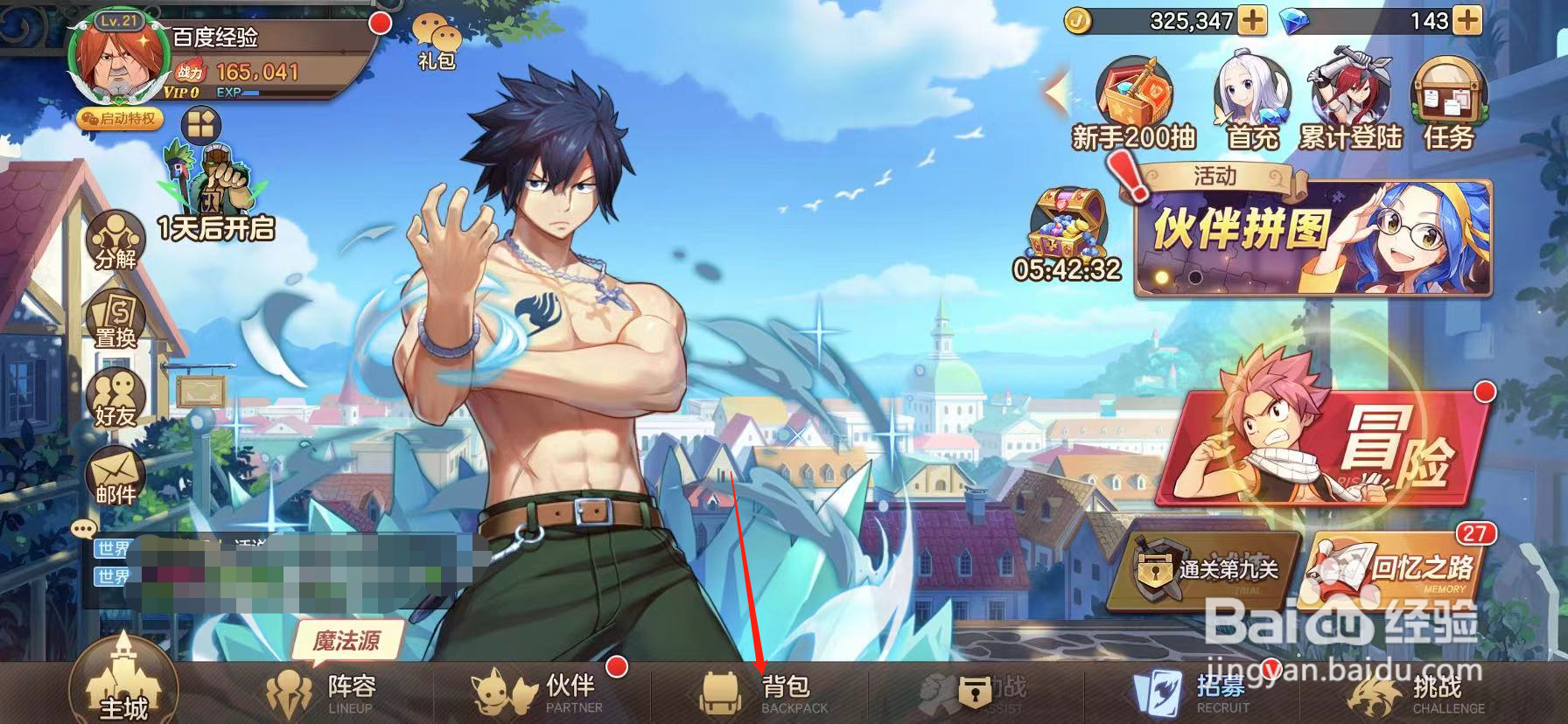Image resolution: width=1568 pixels, height=724 pixels.
Task: Open the 分解 decompose function
Action: 115,240
